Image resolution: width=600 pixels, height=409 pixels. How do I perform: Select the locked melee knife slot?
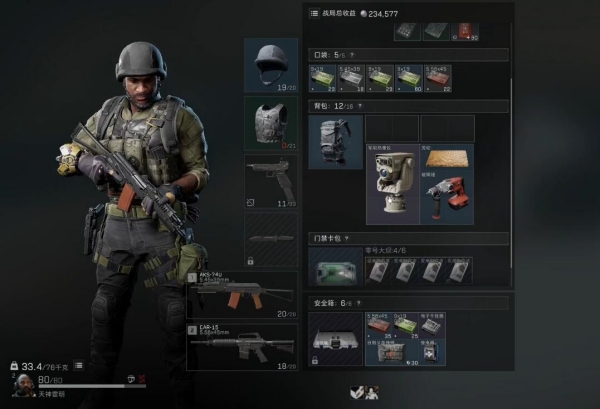click(271, 238)
